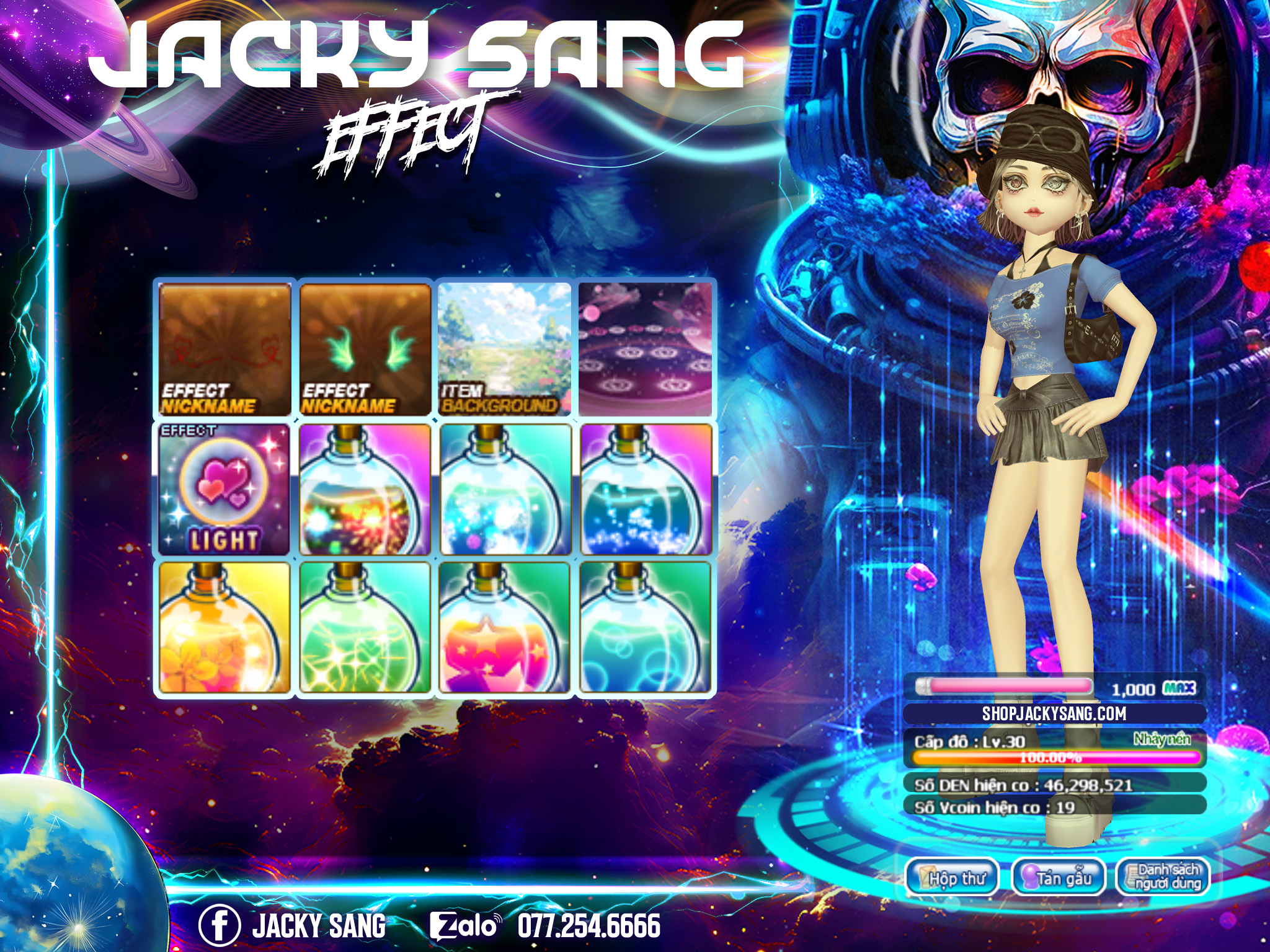Pick the teal bottle with bubbles
Screen dimensions: 1270x952
click(645, 627)
